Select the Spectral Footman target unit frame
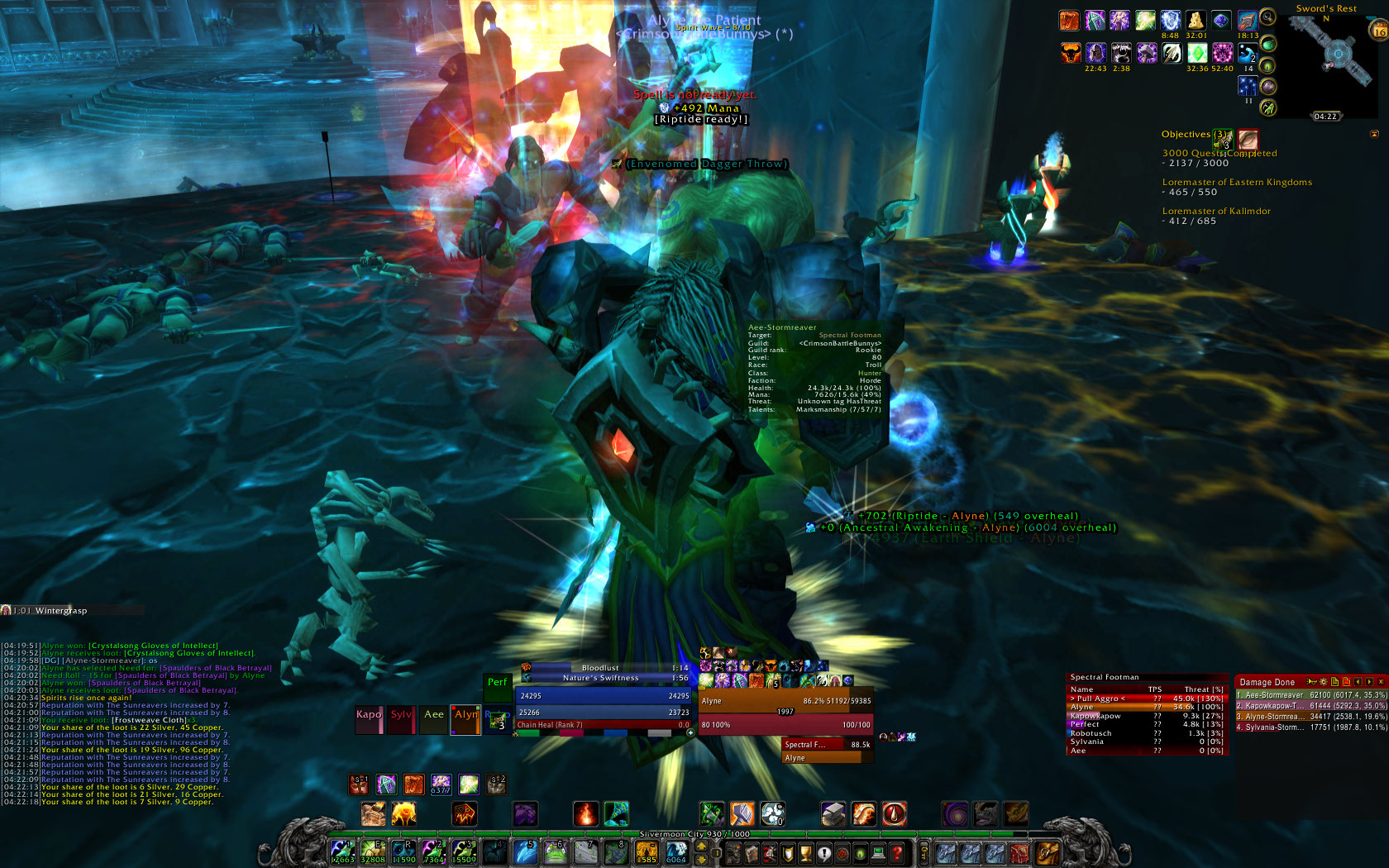Viewport: 1389px width, 868px height. (827, 745)
